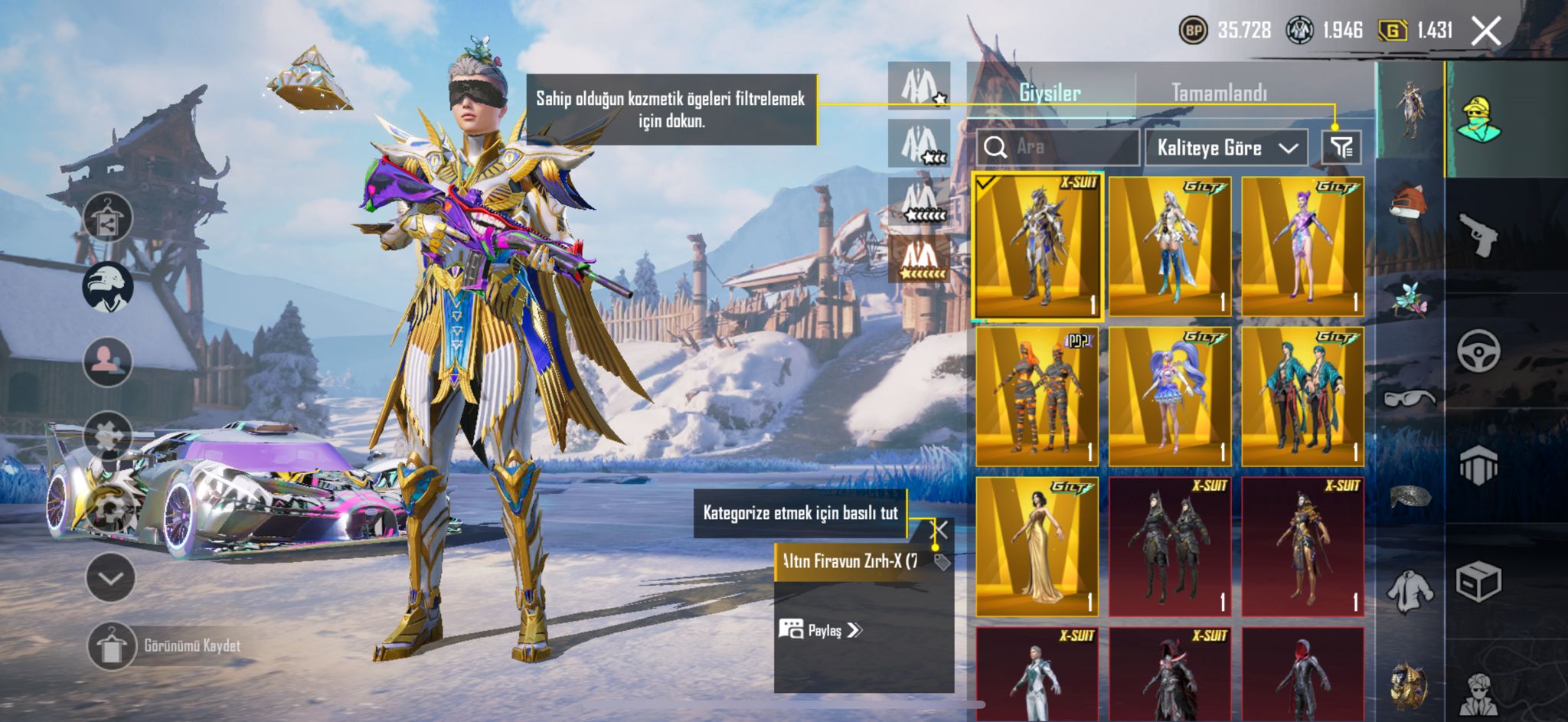This screenshot has width=1568, height=722.
Task: Toggle the owned cosmetics filter icon
Action: click(1341, 148)
